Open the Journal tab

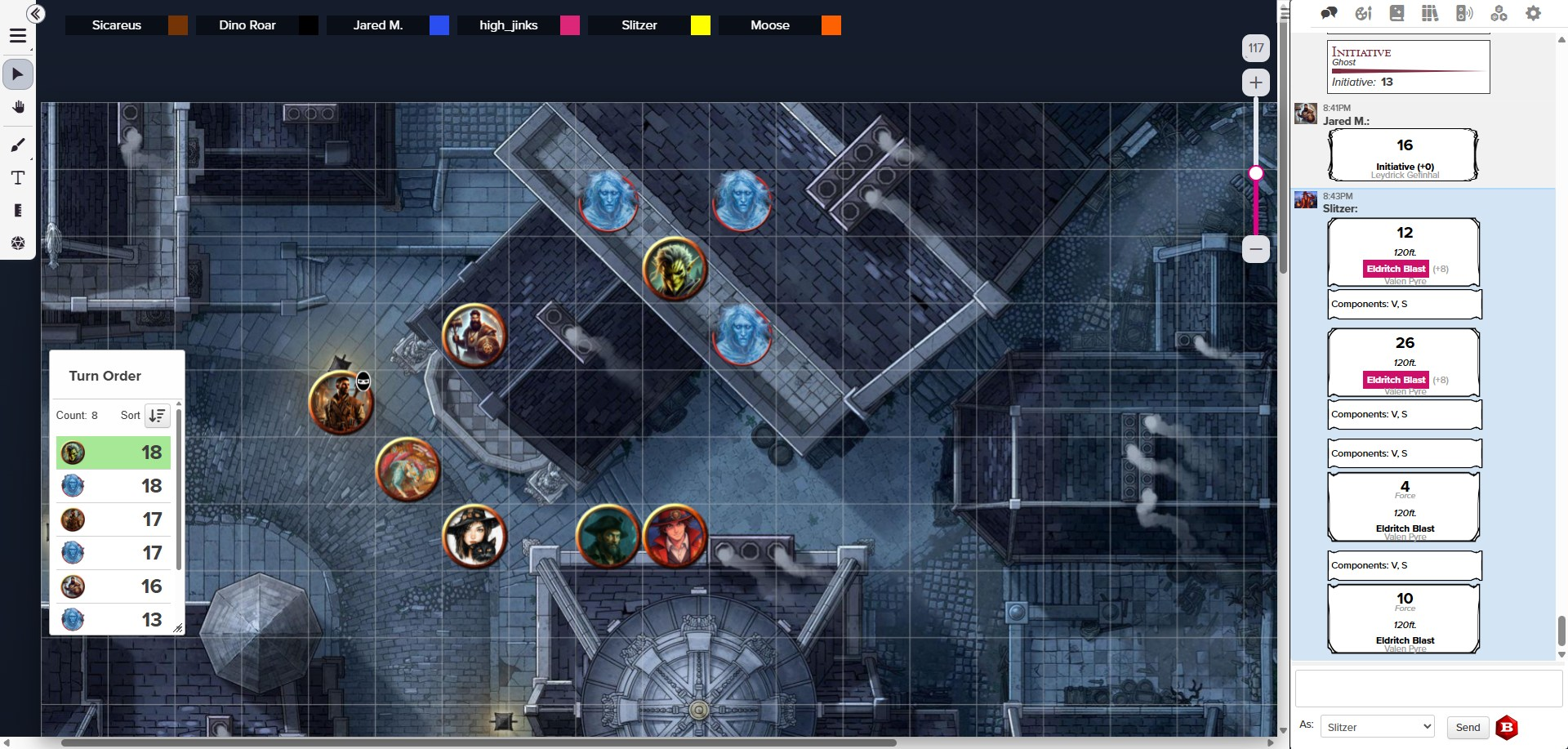(1396, 13)
